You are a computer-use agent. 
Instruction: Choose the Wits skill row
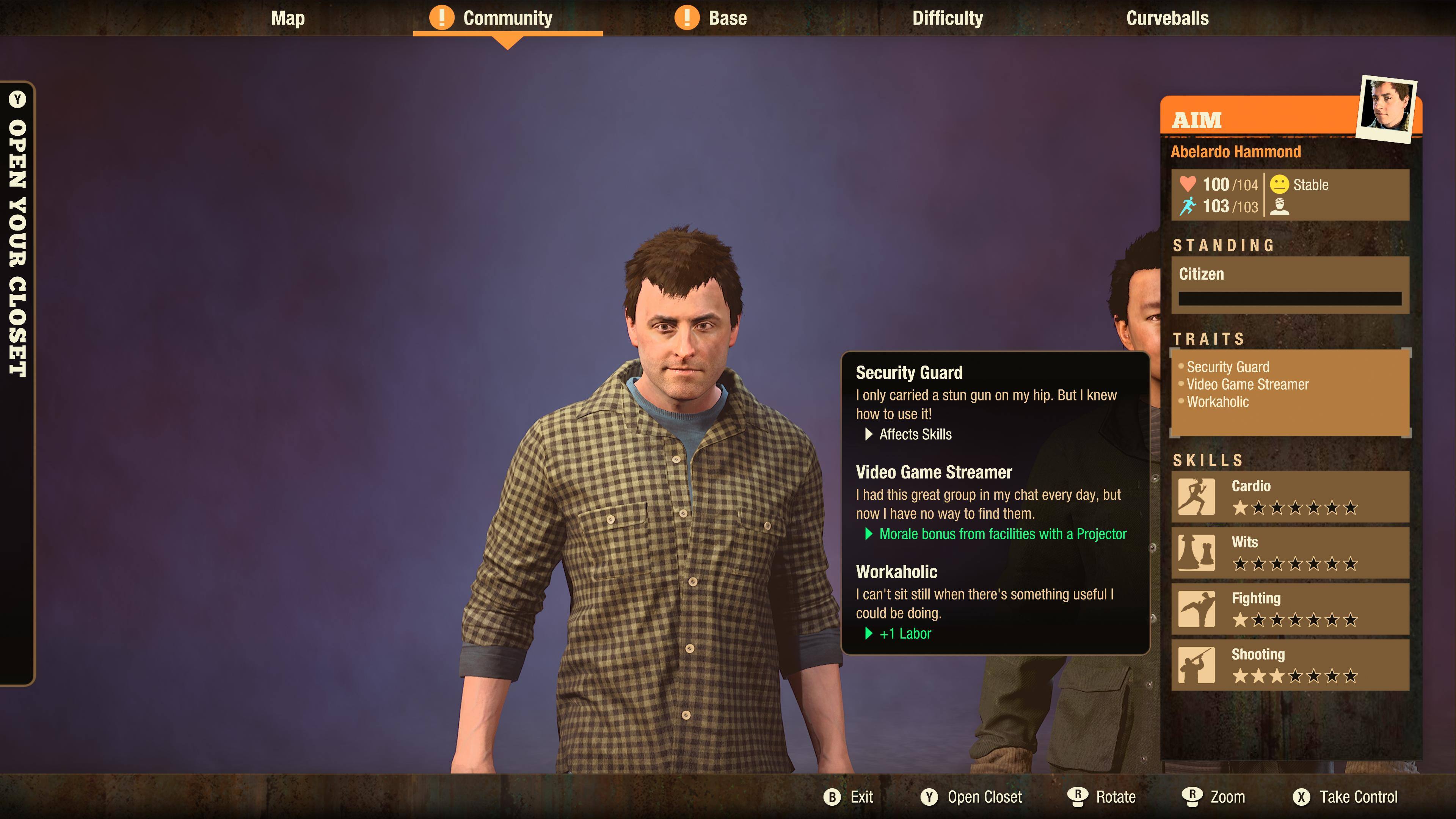coord(1290,553)
